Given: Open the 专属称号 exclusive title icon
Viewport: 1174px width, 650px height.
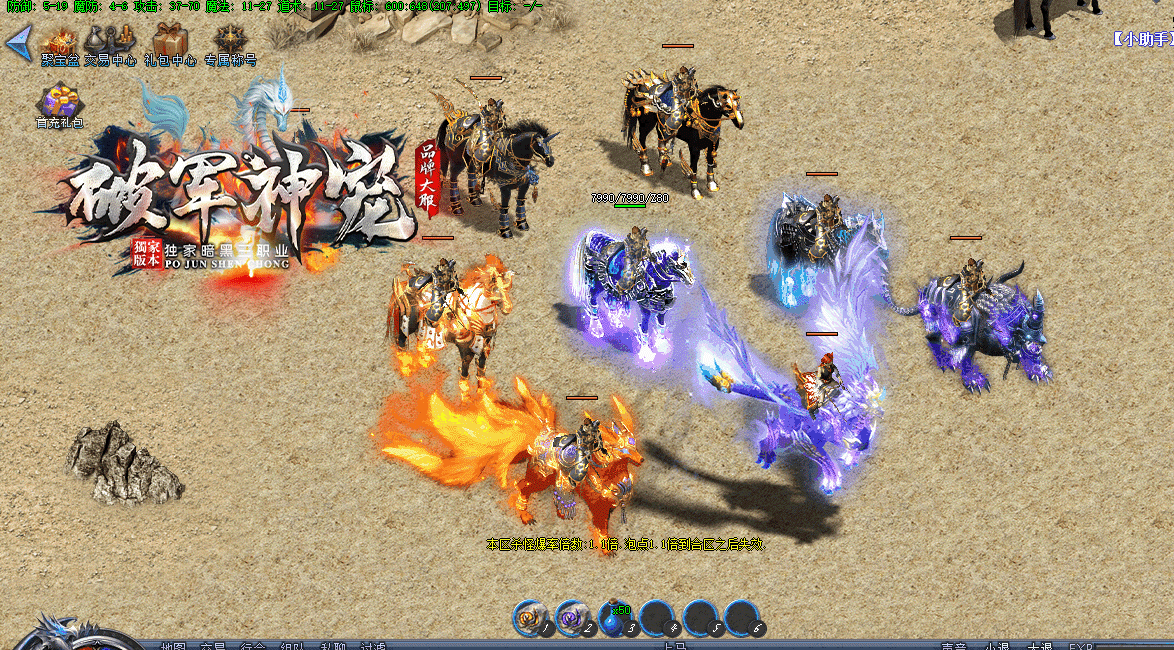Looking at the screenshot, I should 230,42.
